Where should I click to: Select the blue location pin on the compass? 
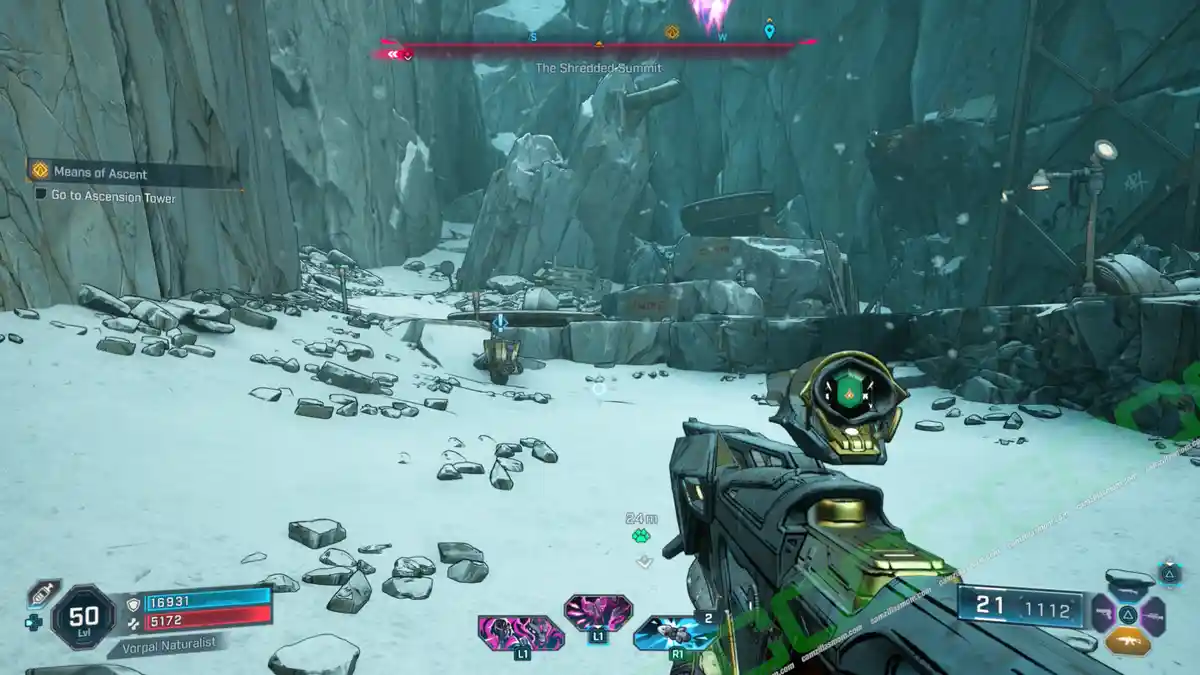click(x=769, y=32)
